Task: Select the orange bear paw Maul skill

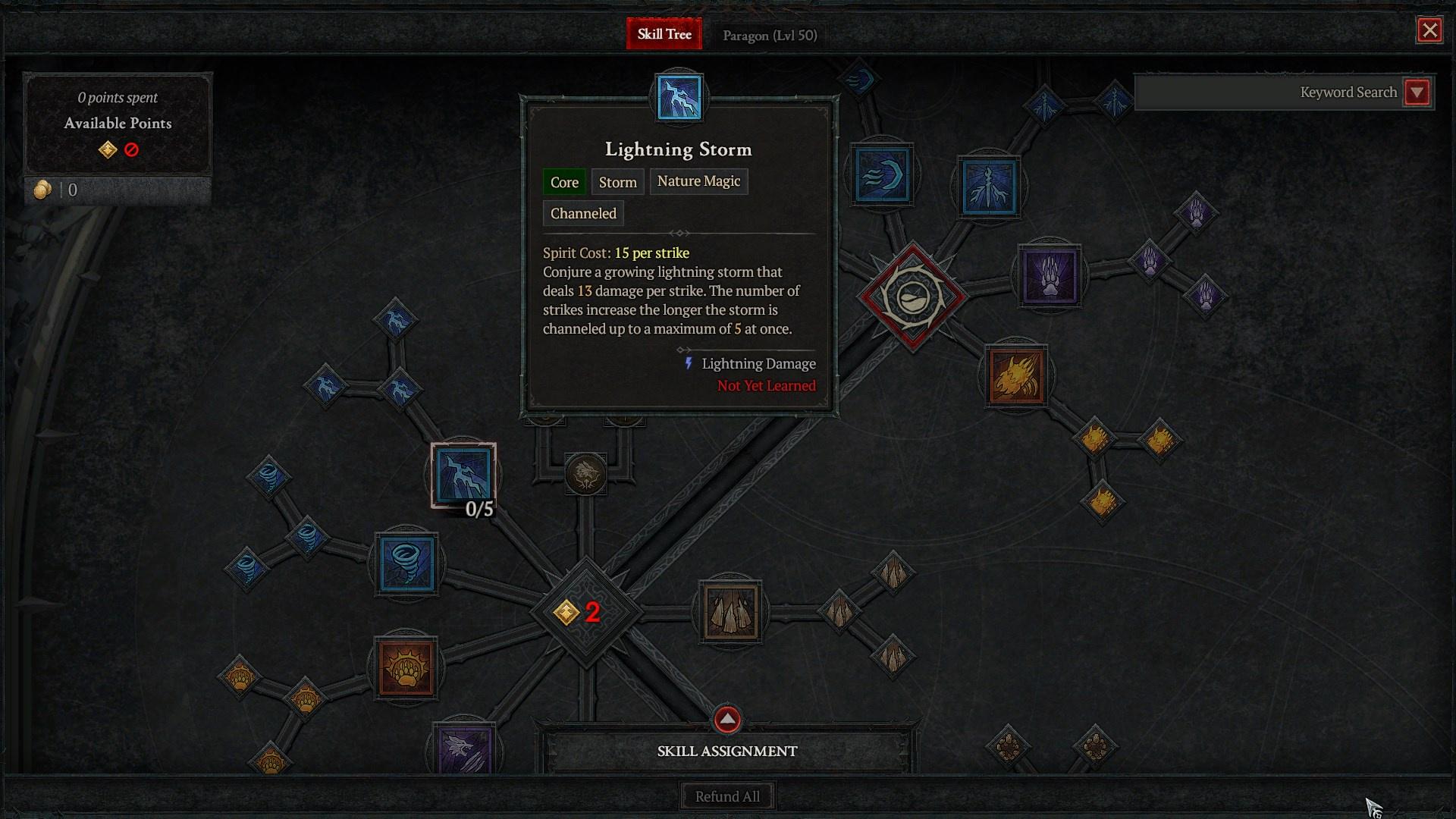Action: coord(406,668)
